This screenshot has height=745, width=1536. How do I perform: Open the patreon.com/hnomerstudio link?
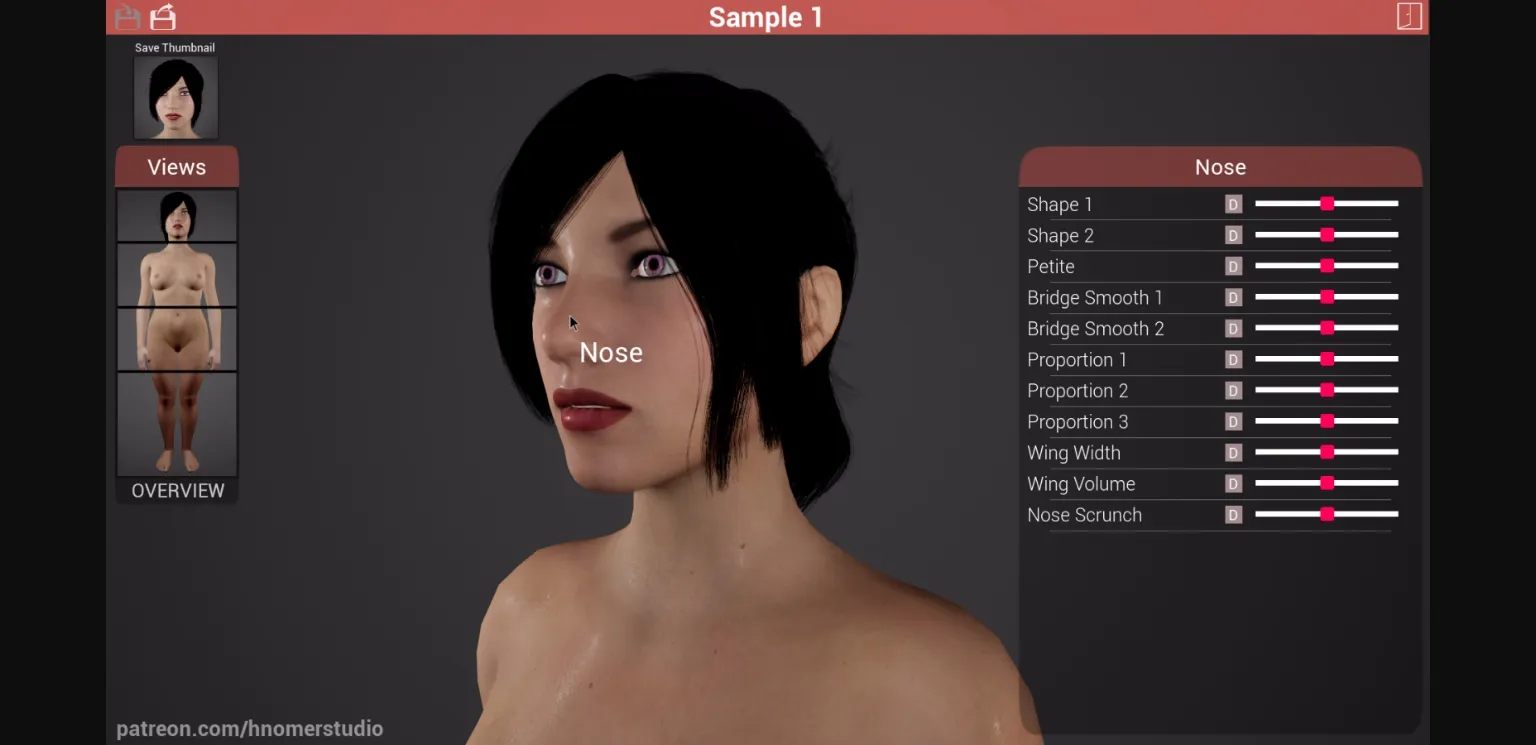click(250, 728)
